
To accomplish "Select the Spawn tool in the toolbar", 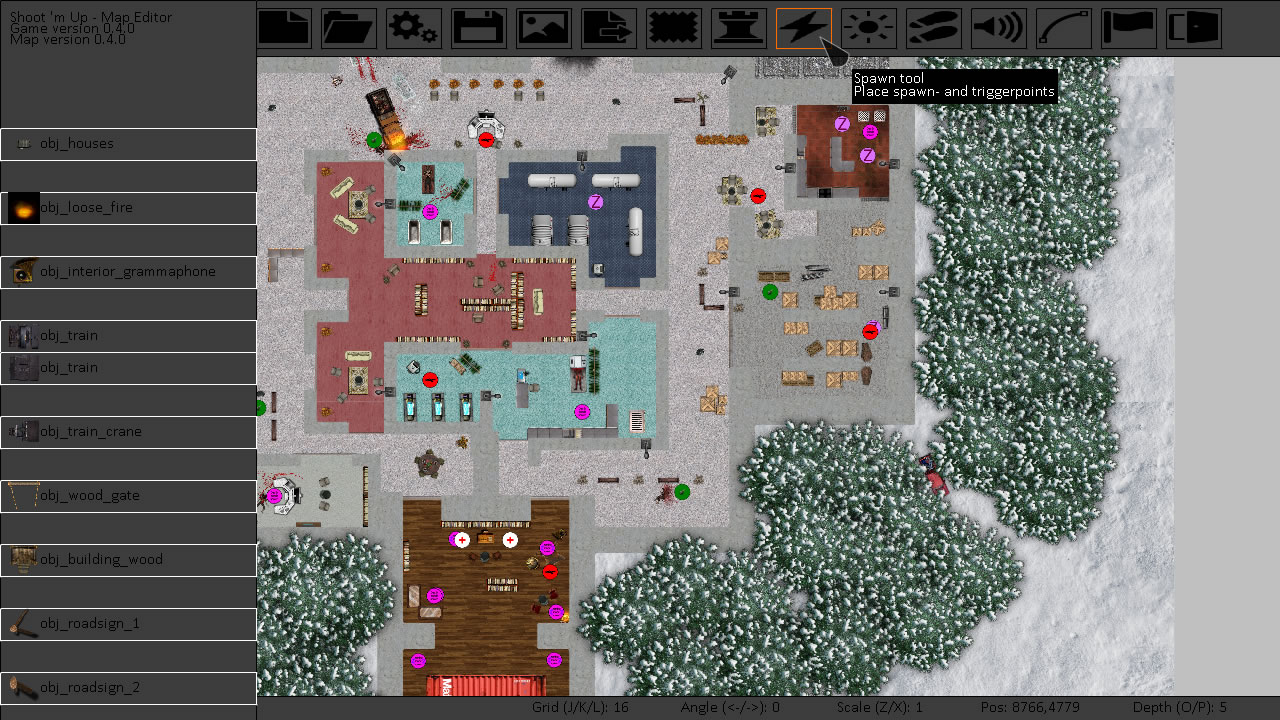I will click(803, 28).
